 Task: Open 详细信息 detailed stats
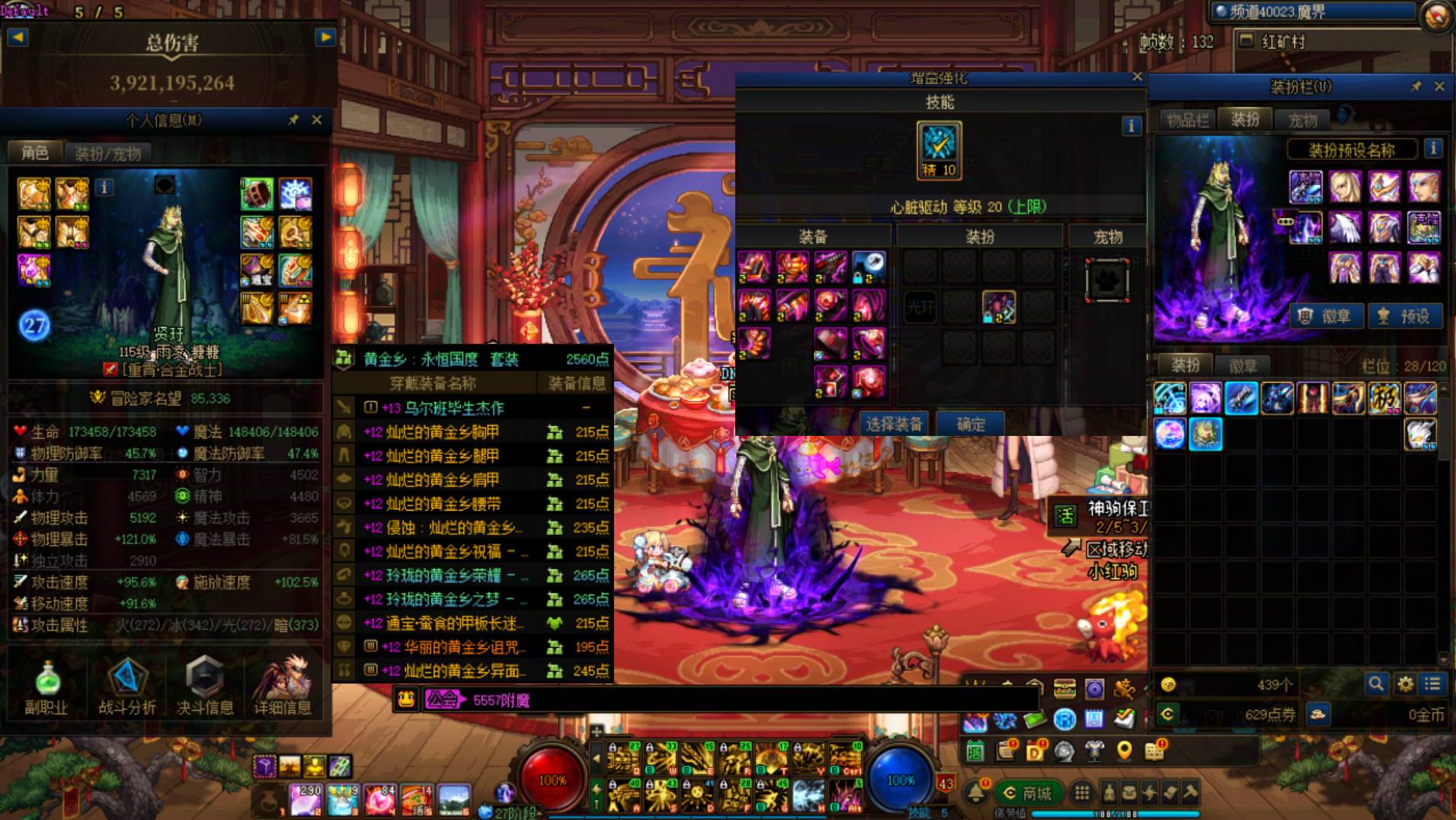[x=283, y=687]
